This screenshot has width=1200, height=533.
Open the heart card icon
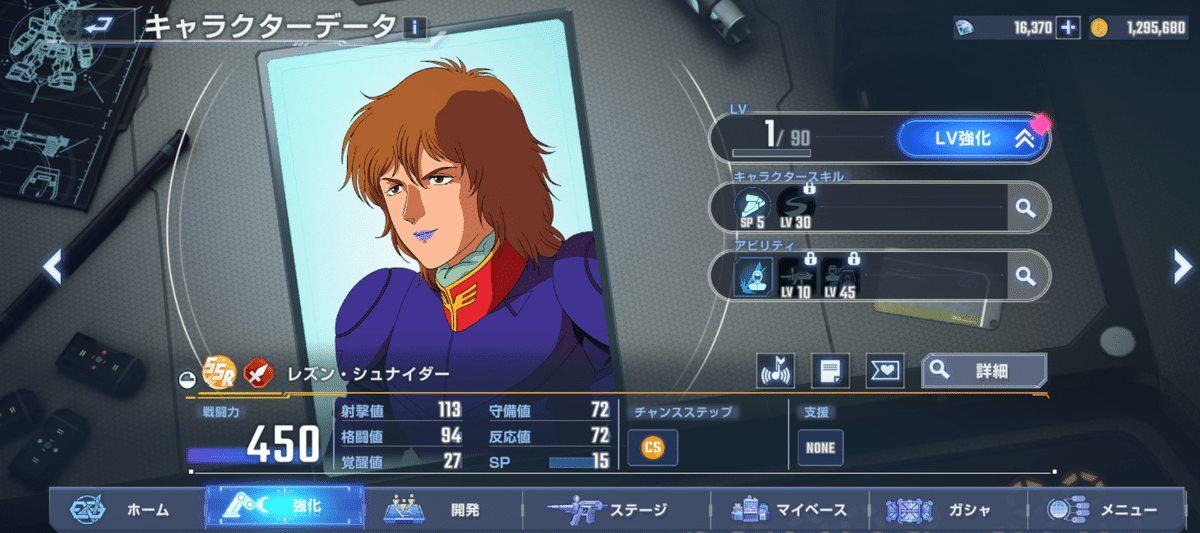[883, 371]
